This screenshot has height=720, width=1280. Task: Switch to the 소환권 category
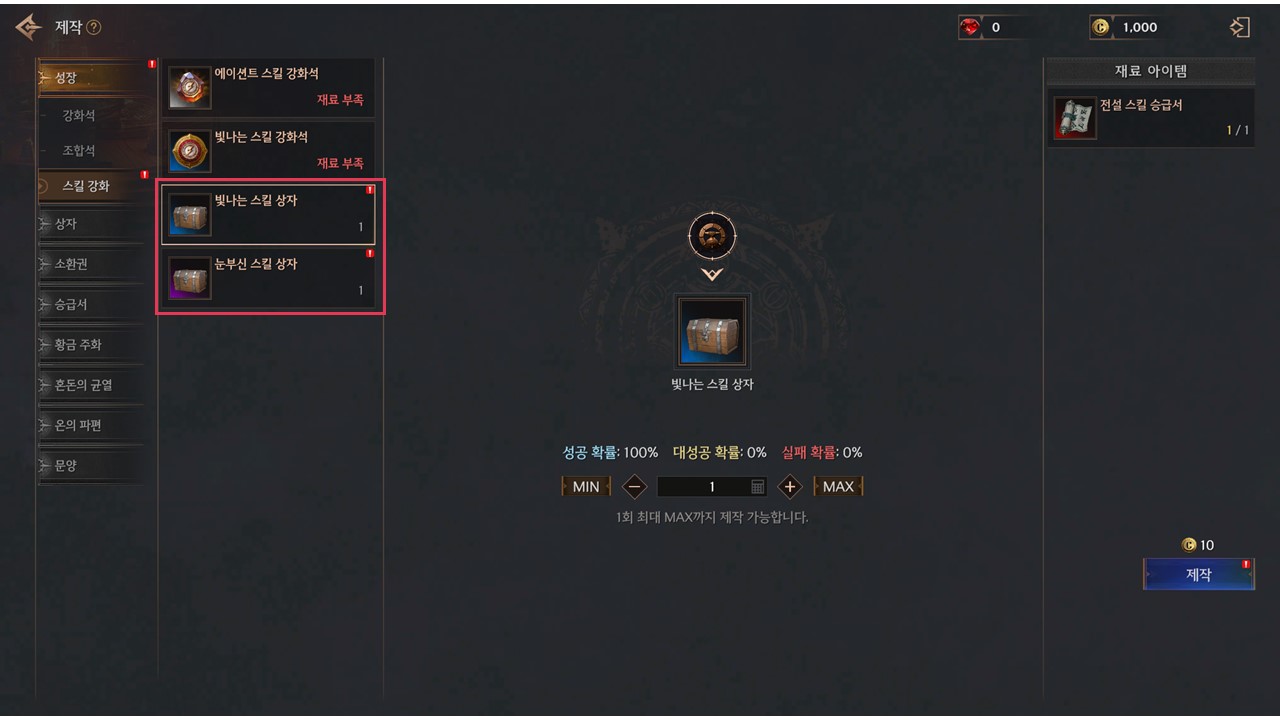pos(88,264)
